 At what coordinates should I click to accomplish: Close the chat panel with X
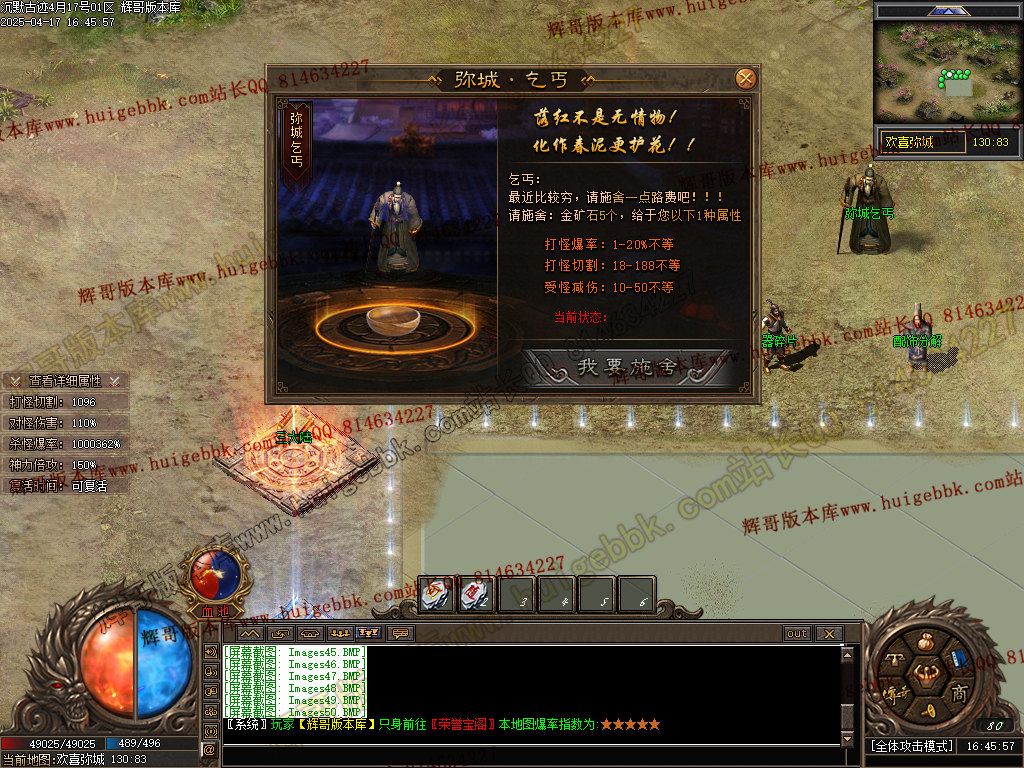click(x=828, y=634)
